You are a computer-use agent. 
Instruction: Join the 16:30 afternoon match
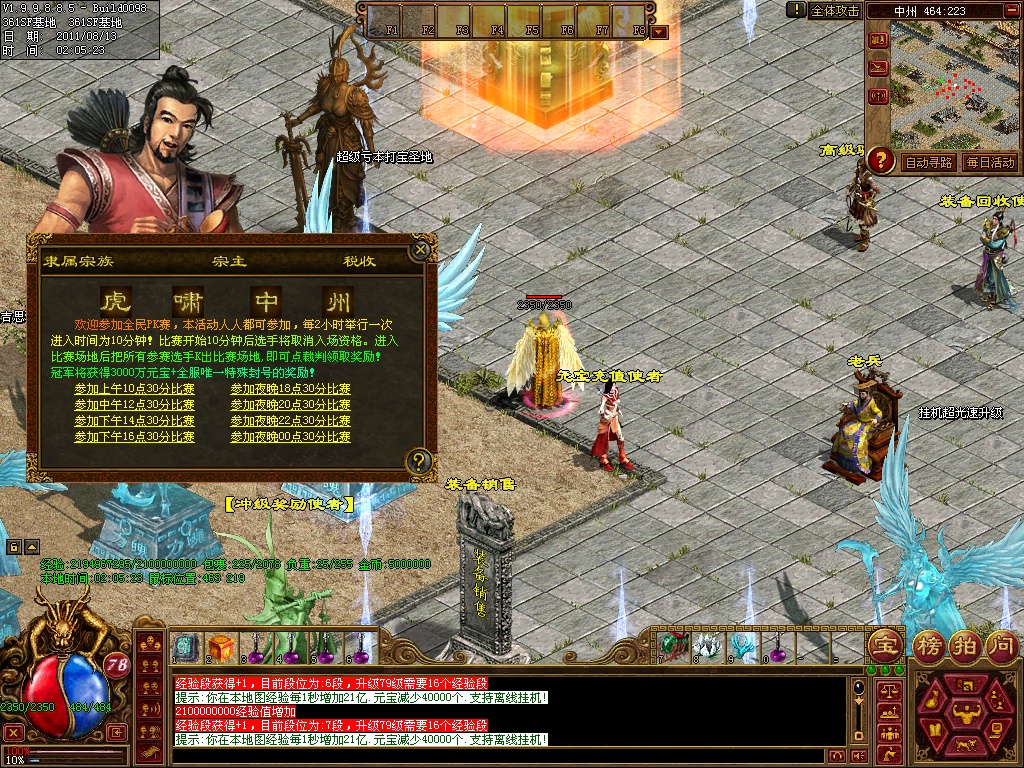134,437
